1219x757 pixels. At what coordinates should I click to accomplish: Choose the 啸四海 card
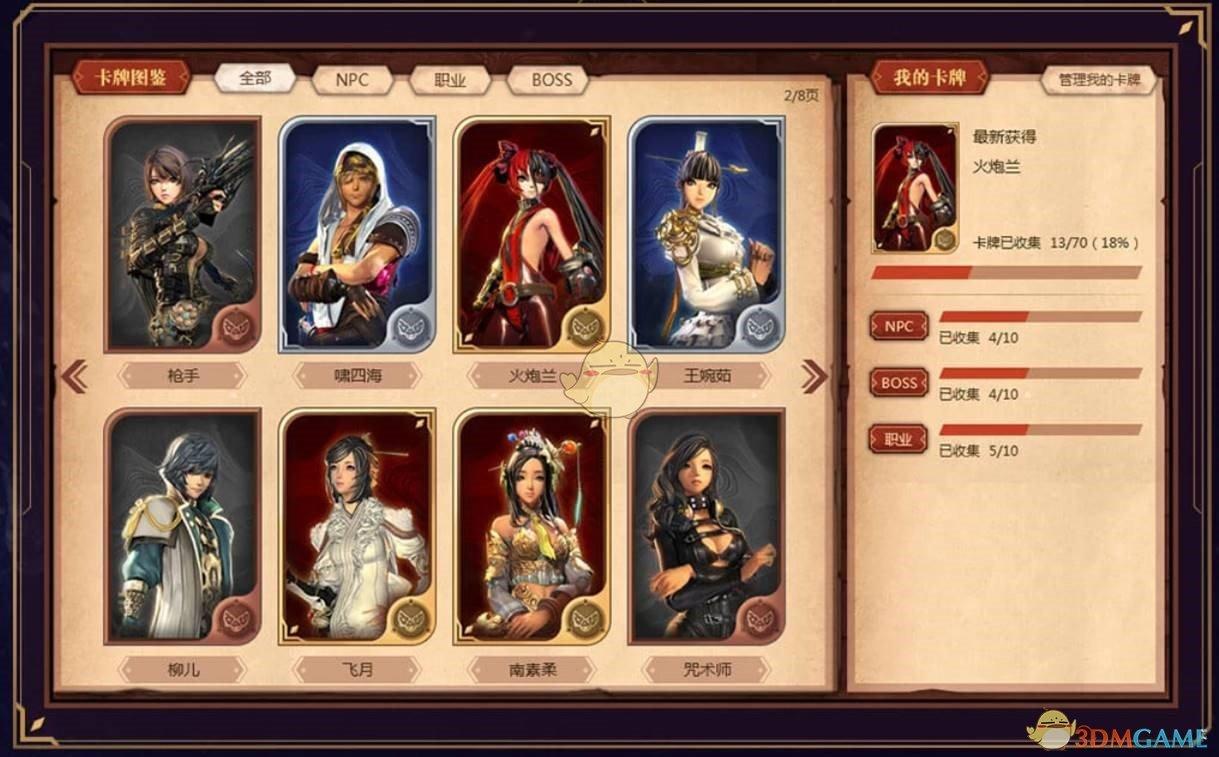[357, 234]
